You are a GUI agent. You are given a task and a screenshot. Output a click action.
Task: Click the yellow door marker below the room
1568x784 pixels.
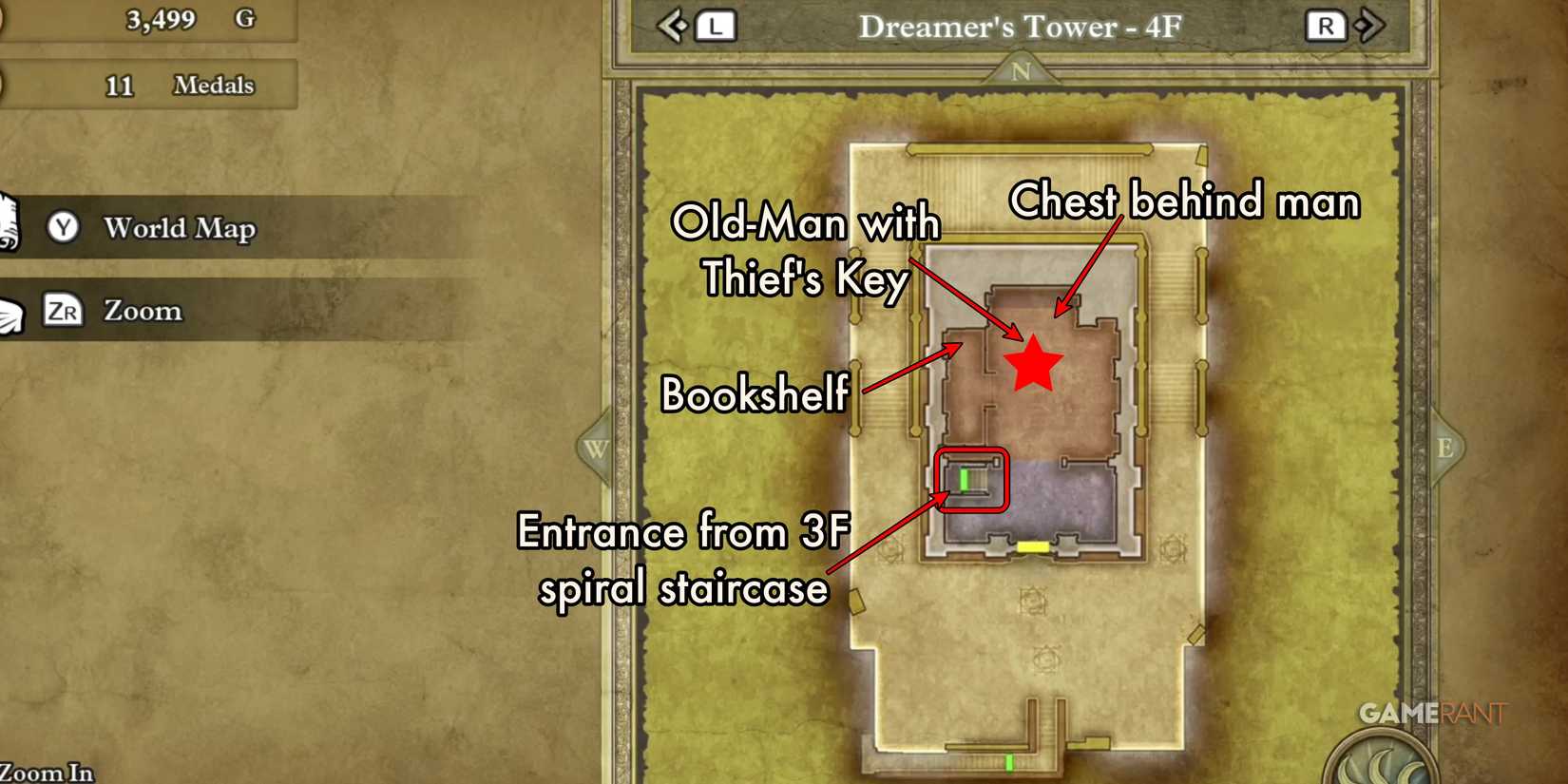(x=1032, y=546)
